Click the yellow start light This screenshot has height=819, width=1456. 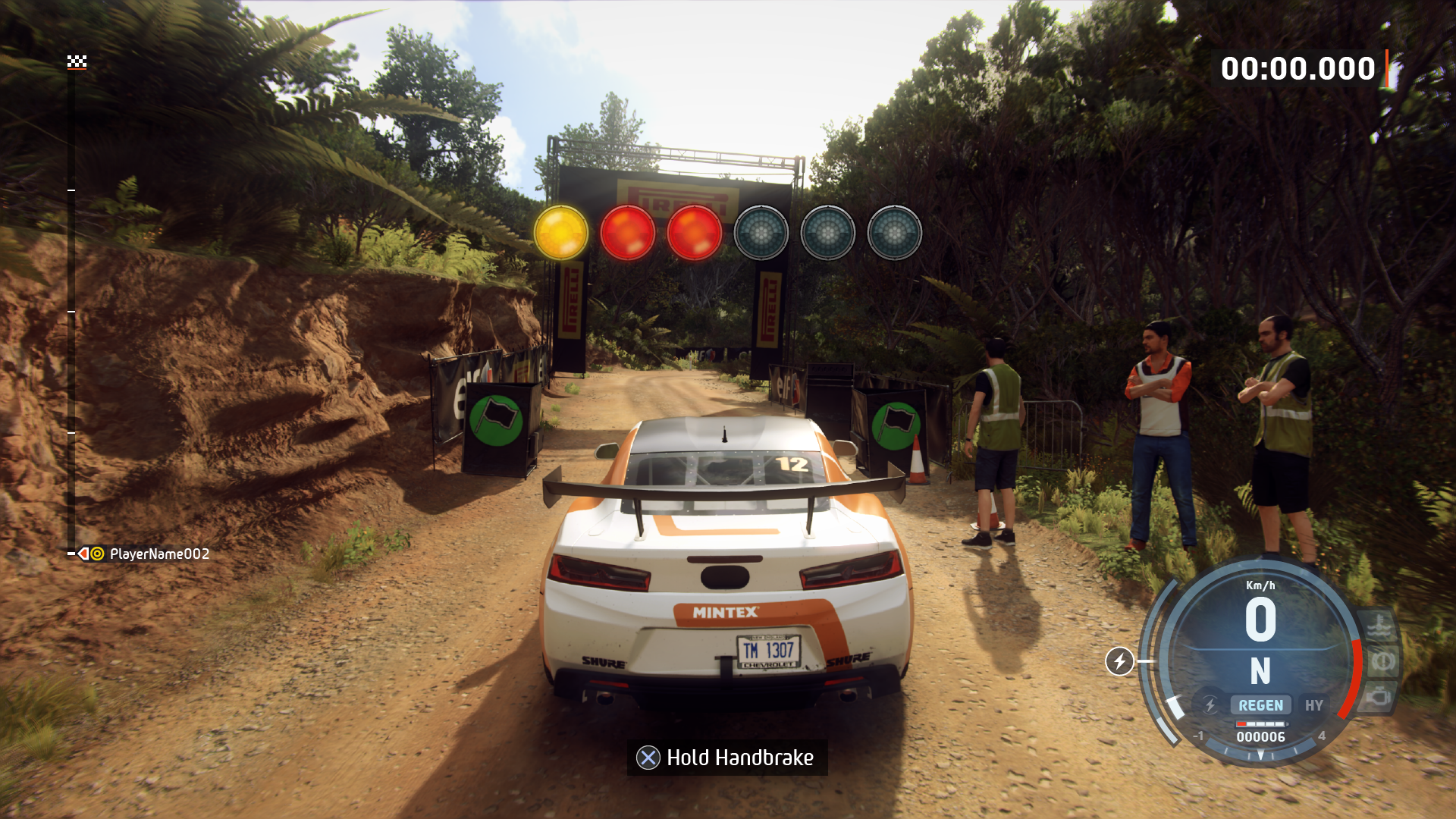click(561, 233)
